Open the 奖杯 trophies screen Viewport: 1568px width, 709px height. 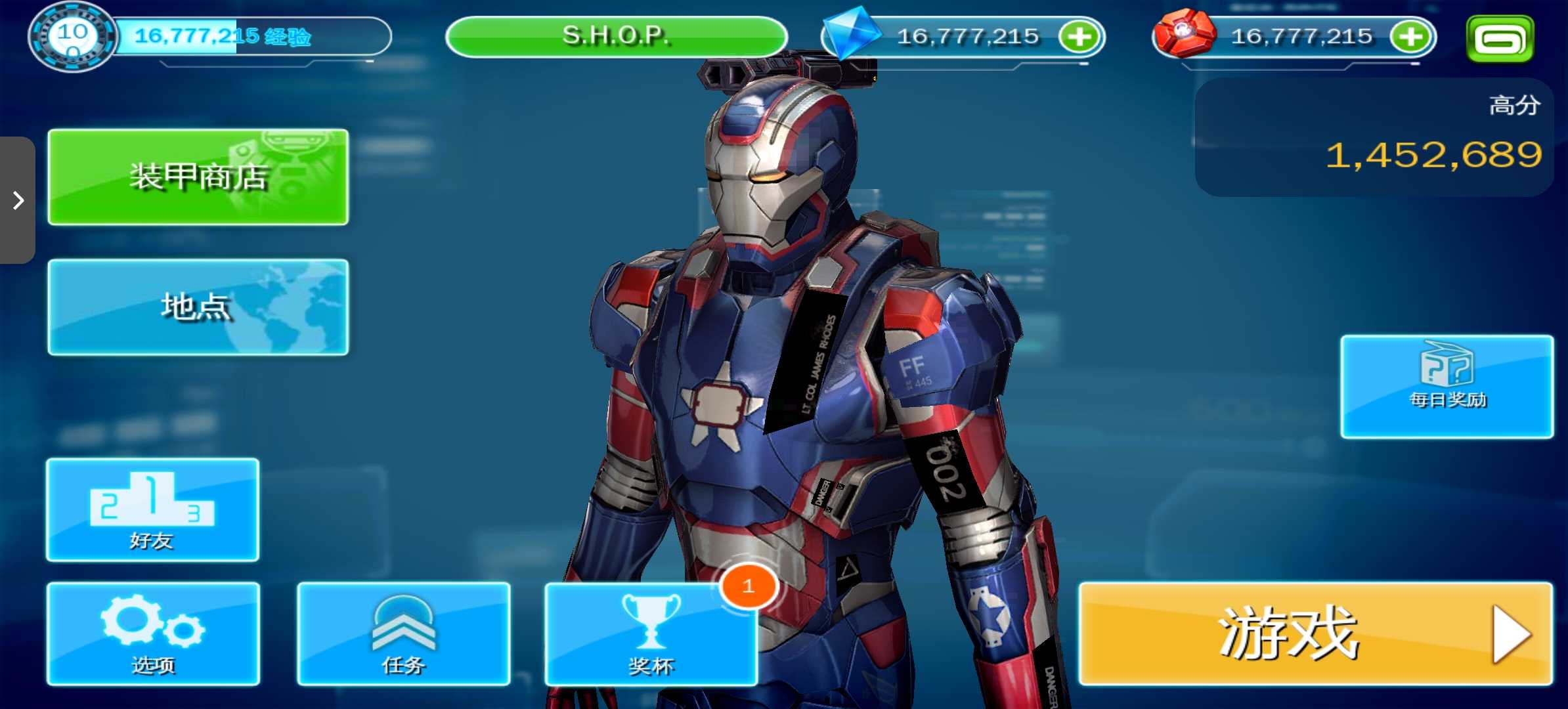point(651,635)
